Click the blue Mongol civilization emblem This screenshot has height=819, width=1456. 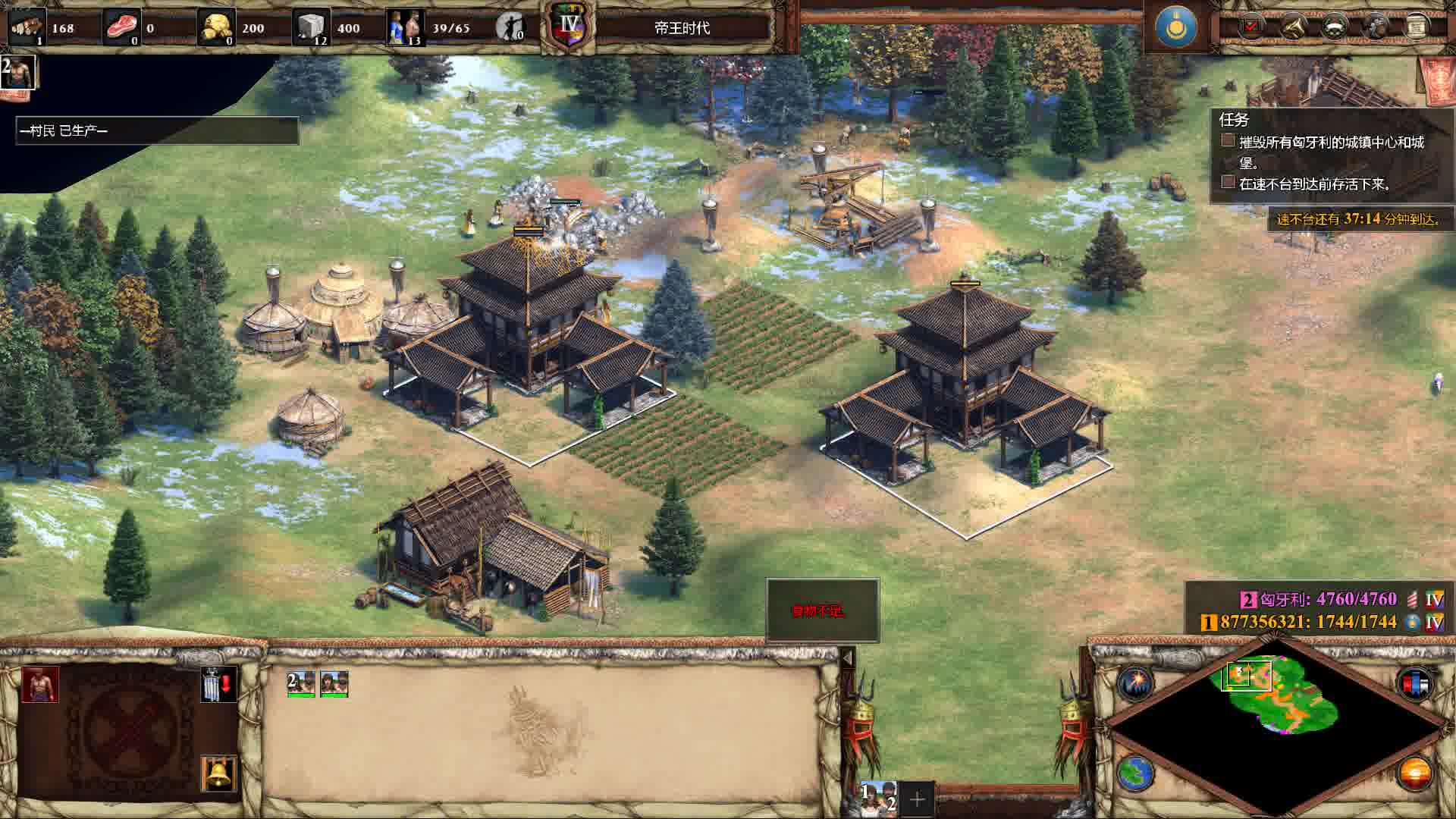pyautogui.click(x=1175, y=27)
